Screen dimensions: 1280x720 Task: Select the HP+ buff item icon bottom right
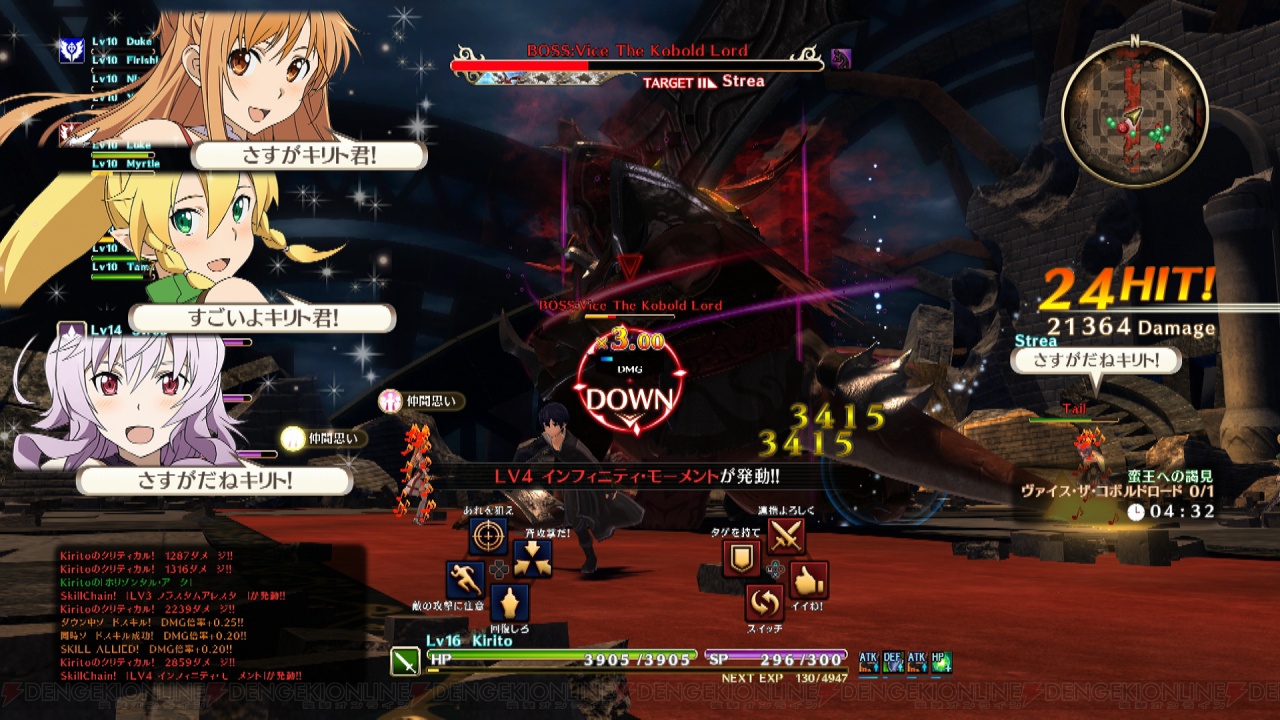pyautogui.click(x=942, y=661)
